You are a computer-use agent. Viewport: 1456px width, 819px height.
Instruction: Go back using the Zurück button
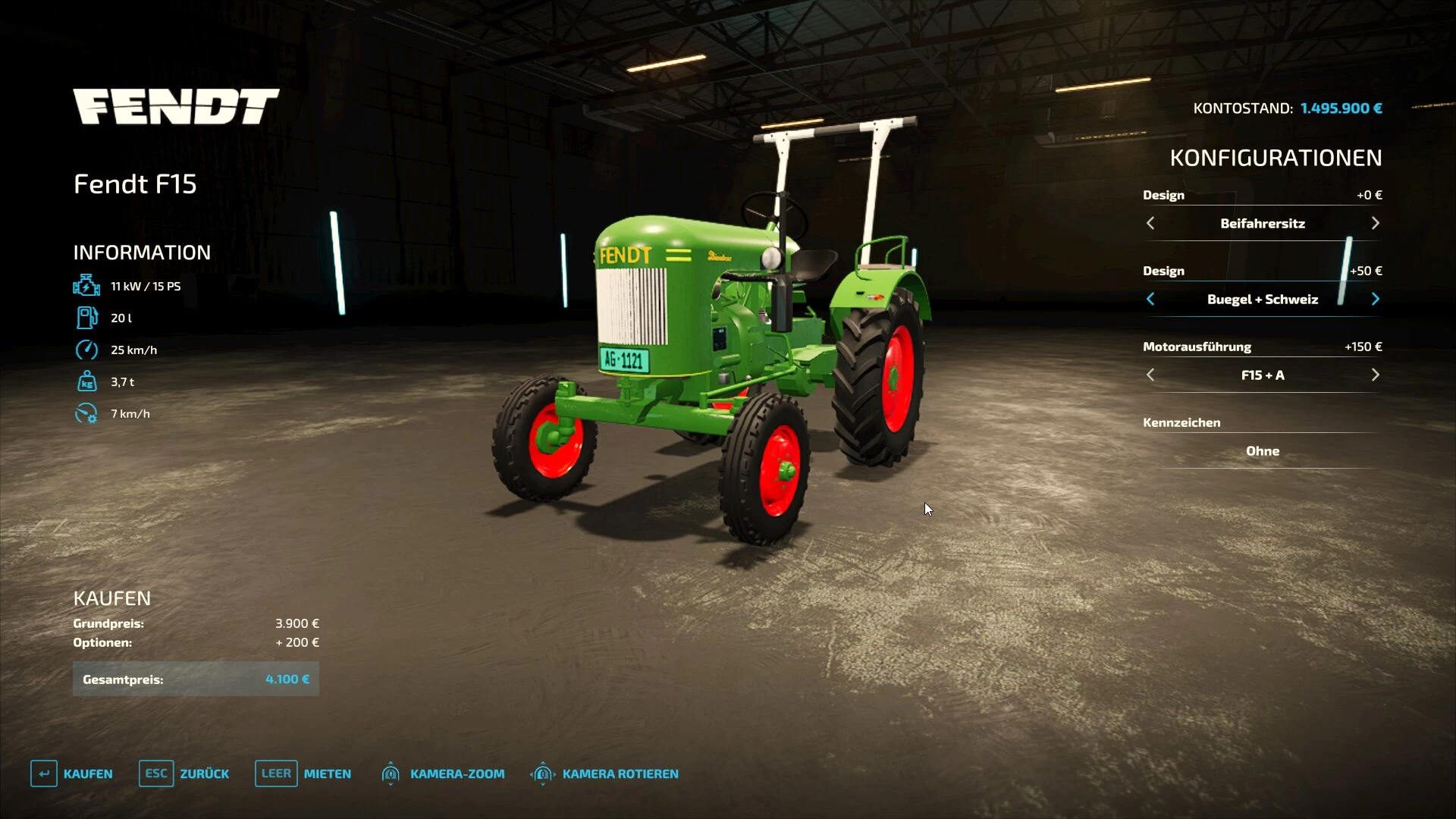pos(184,773)
